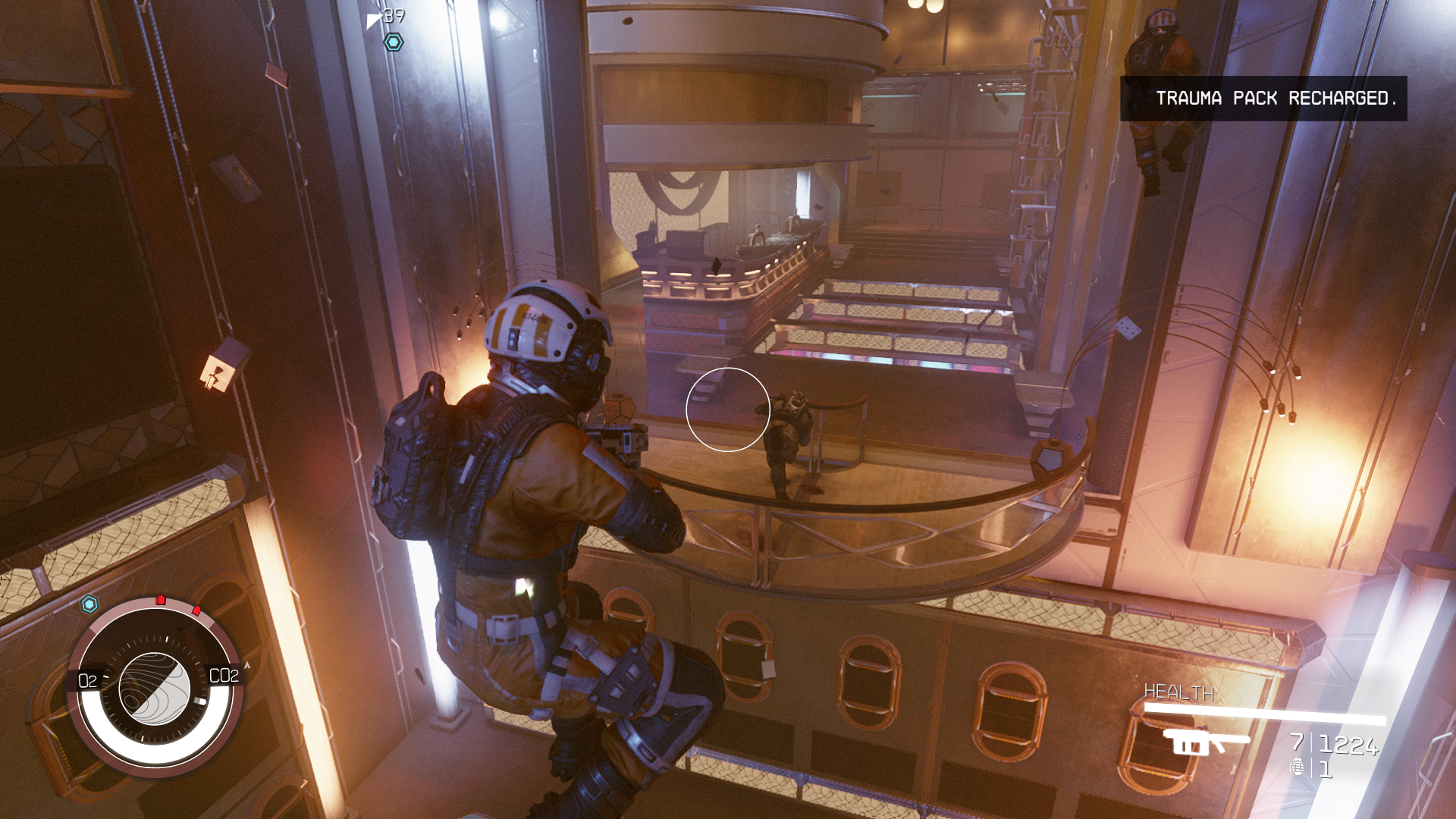Viewport: 1456px width, 819px height.
Task: Toggle the CO2 label on the compass gauge
Action: pyautogui.click(x=224, y=675)
